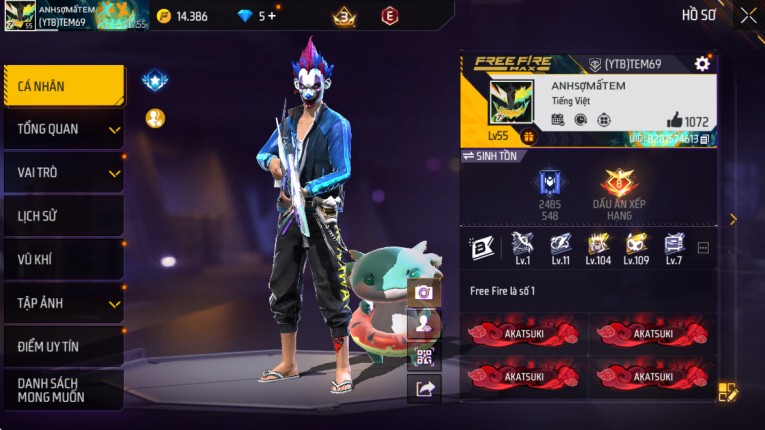Open profile settings gear icon
The image size is (765, 430).
coord(702,64)
